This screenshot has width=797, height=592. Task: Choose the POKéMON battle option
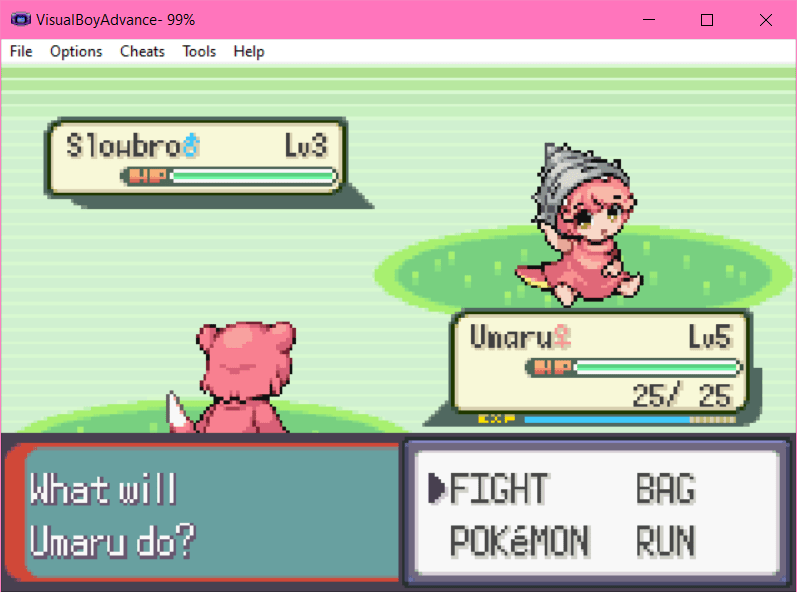(x=520, y=541)
